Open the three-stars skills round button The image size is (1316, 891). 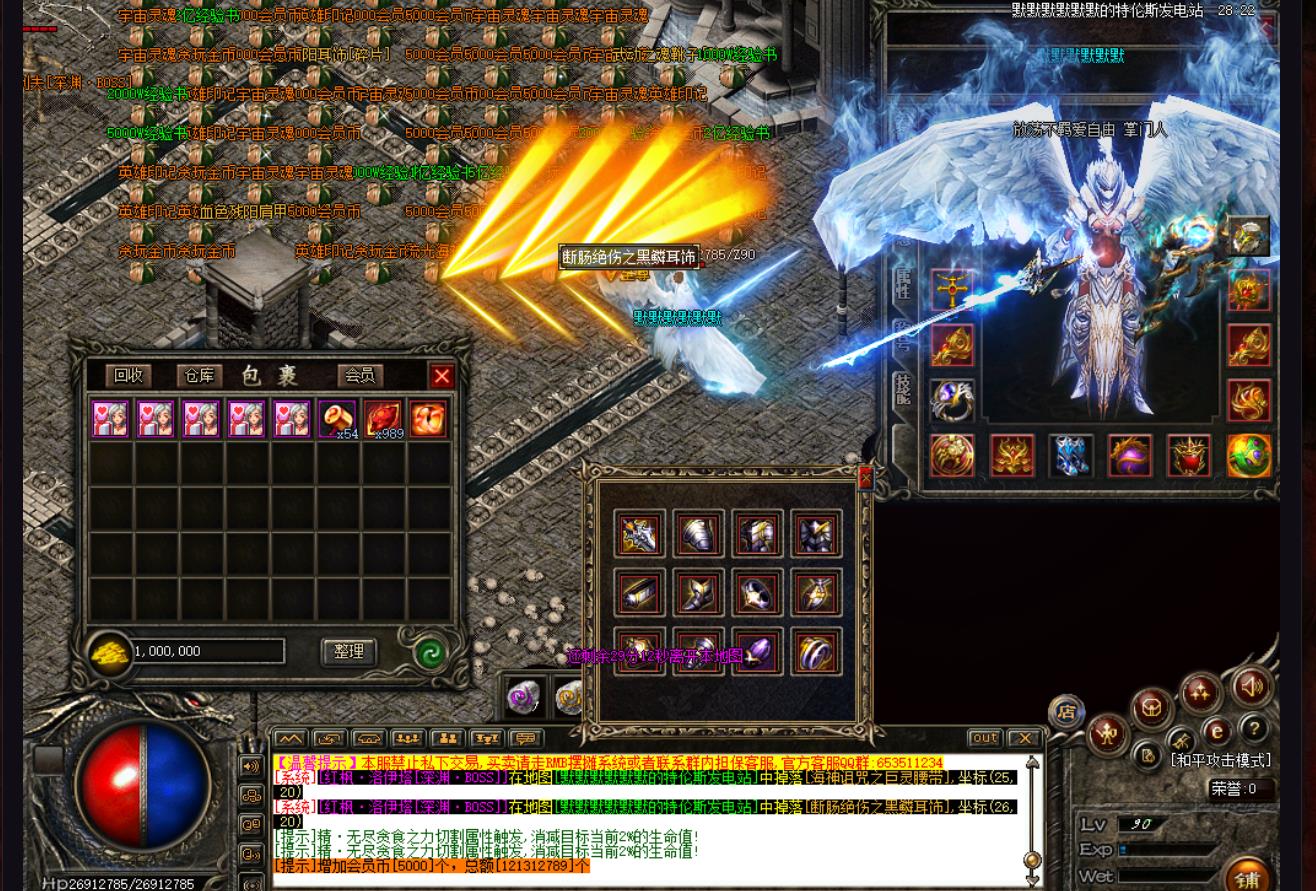(1200, 693)
